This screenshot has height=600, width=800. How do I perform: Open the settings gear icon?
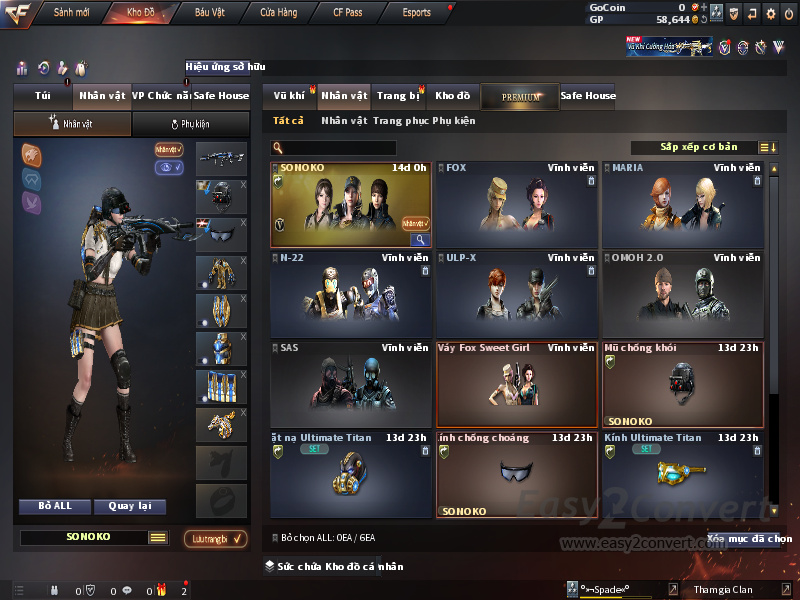[x=770, y=14]
